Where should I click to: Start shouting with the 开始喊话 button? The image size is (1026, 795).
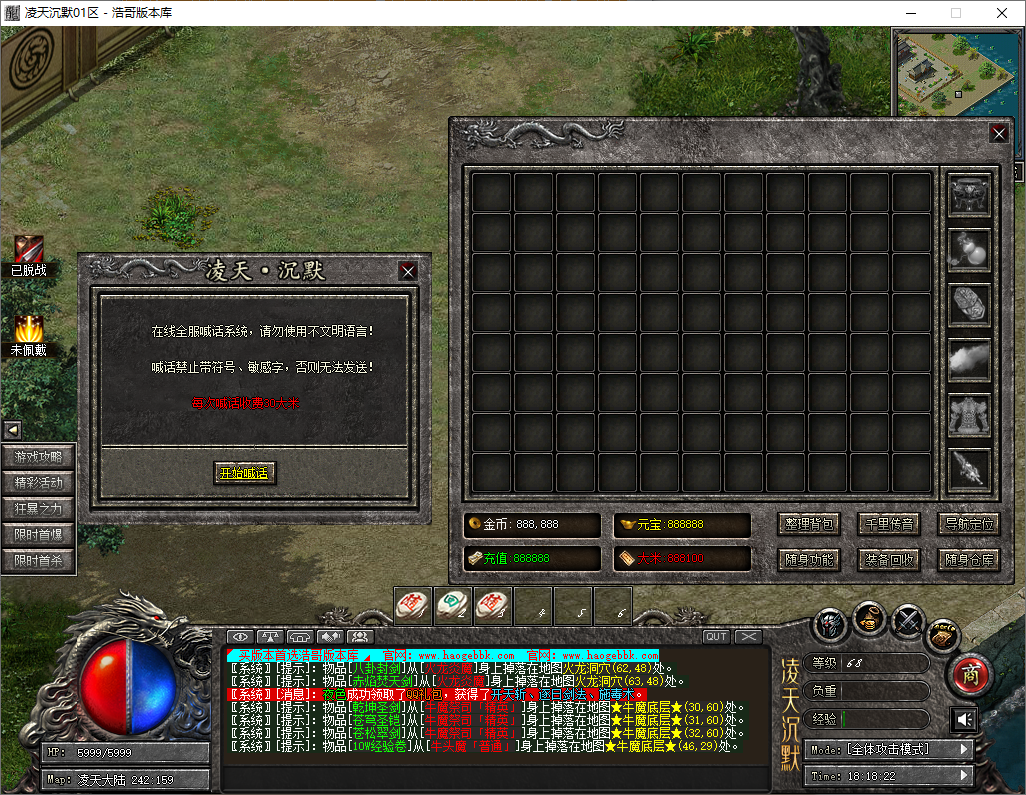[x=245, y=473]
